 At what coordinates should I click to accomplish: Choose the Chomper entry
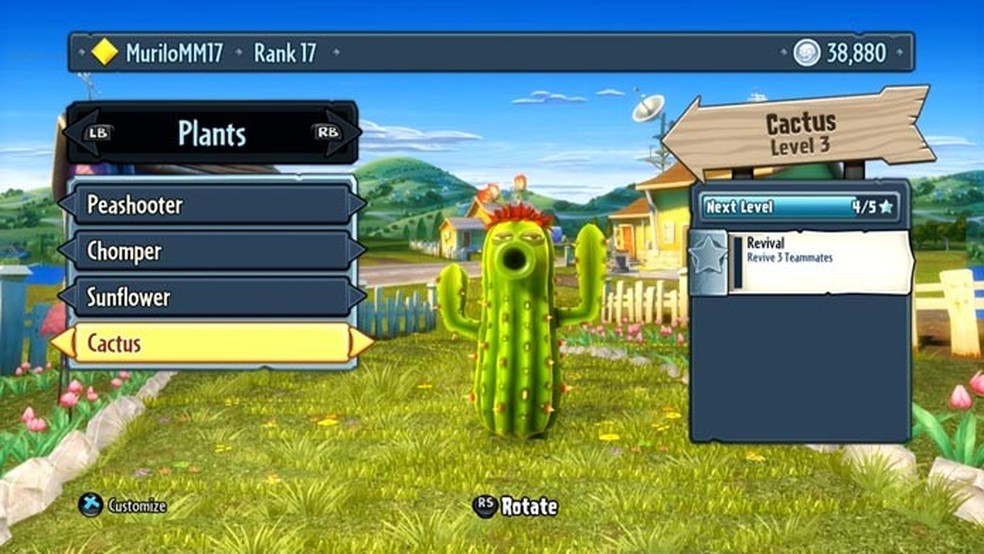[211, 251]
